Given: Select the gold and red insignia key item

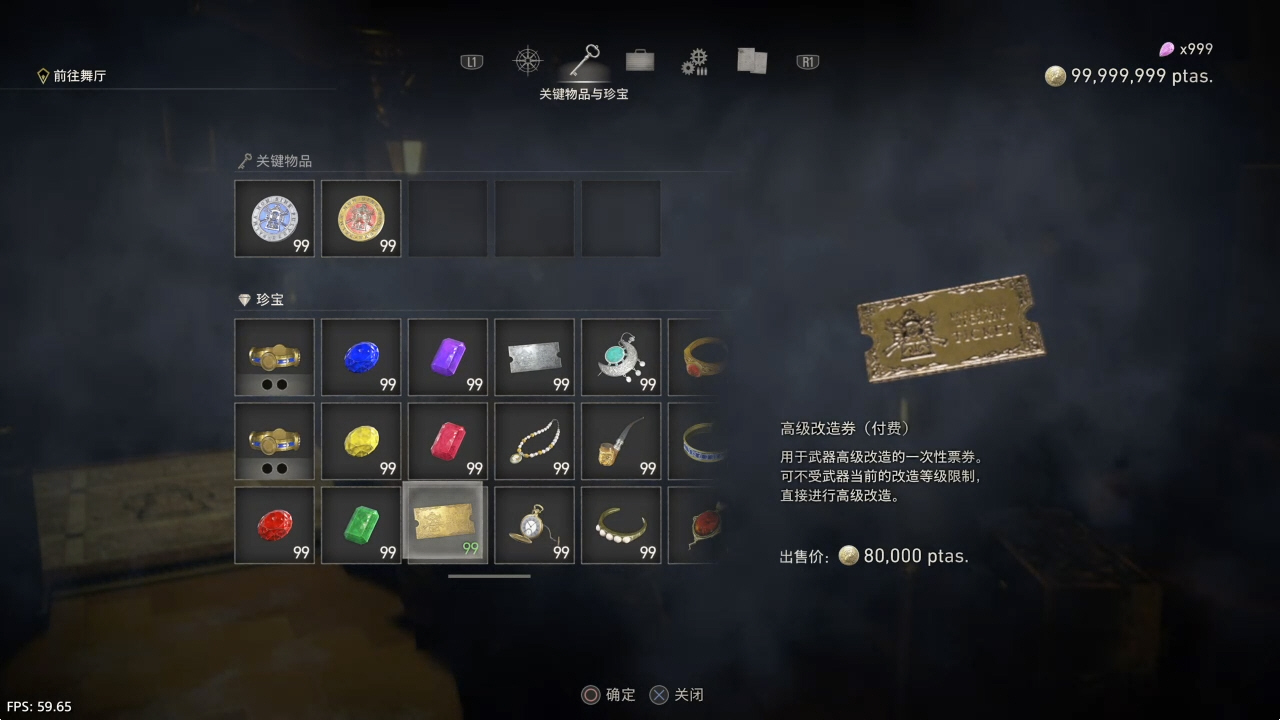Looking at the screenshot, I should (x=361, y=218).
